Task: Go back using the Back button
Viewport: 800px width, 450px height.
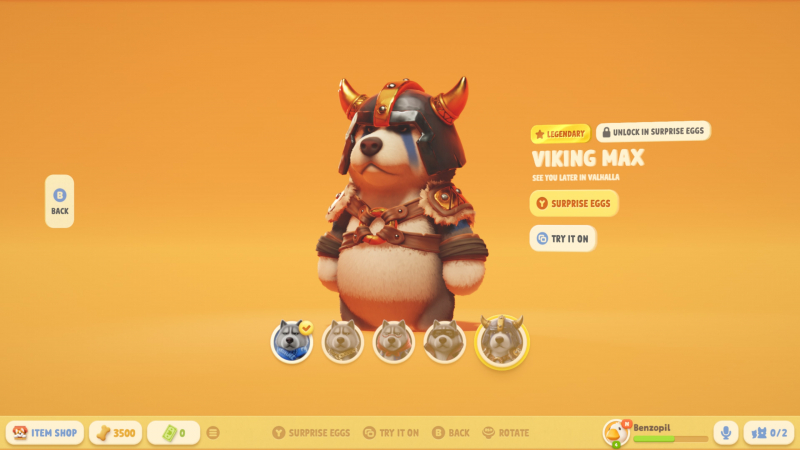Action: click(59, 201)
